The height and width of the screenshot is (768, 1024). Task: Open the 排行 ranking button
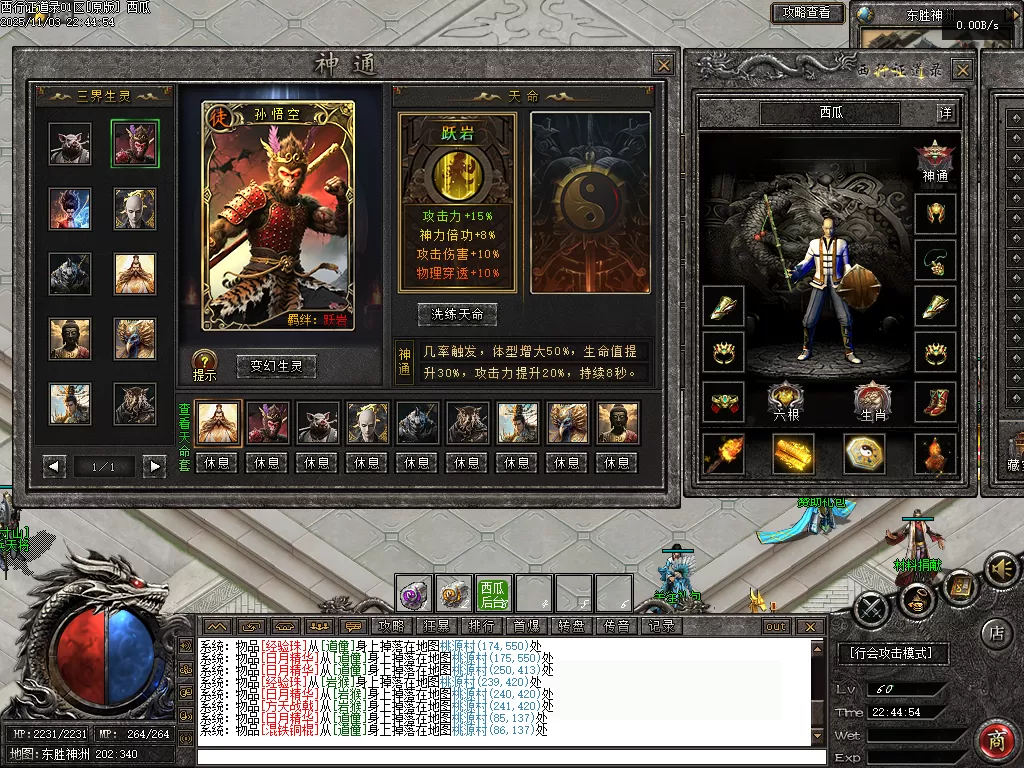coord(481,626)
